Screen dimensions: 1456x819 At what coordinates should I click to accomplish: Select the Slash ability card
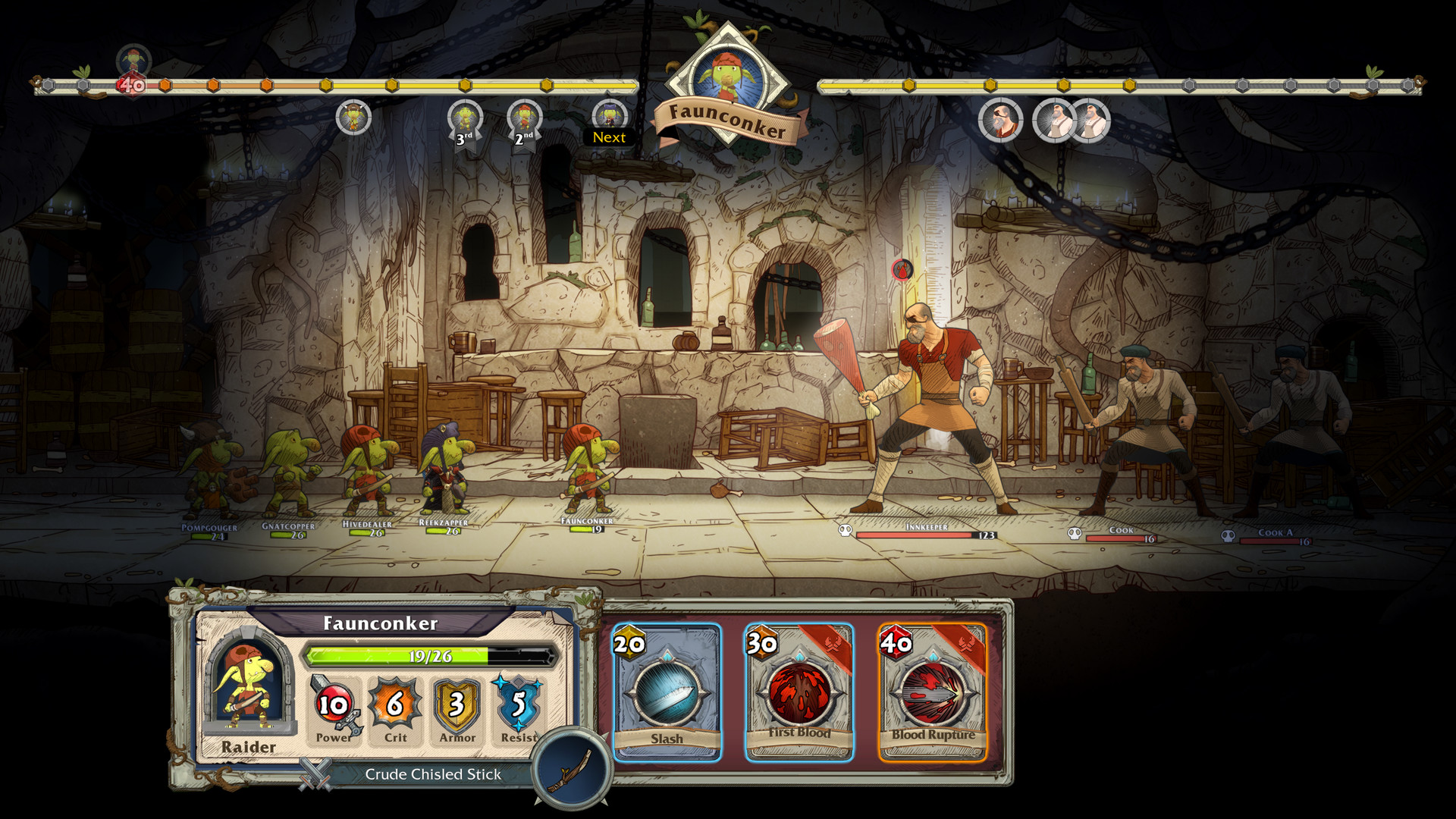pos(667,692)
